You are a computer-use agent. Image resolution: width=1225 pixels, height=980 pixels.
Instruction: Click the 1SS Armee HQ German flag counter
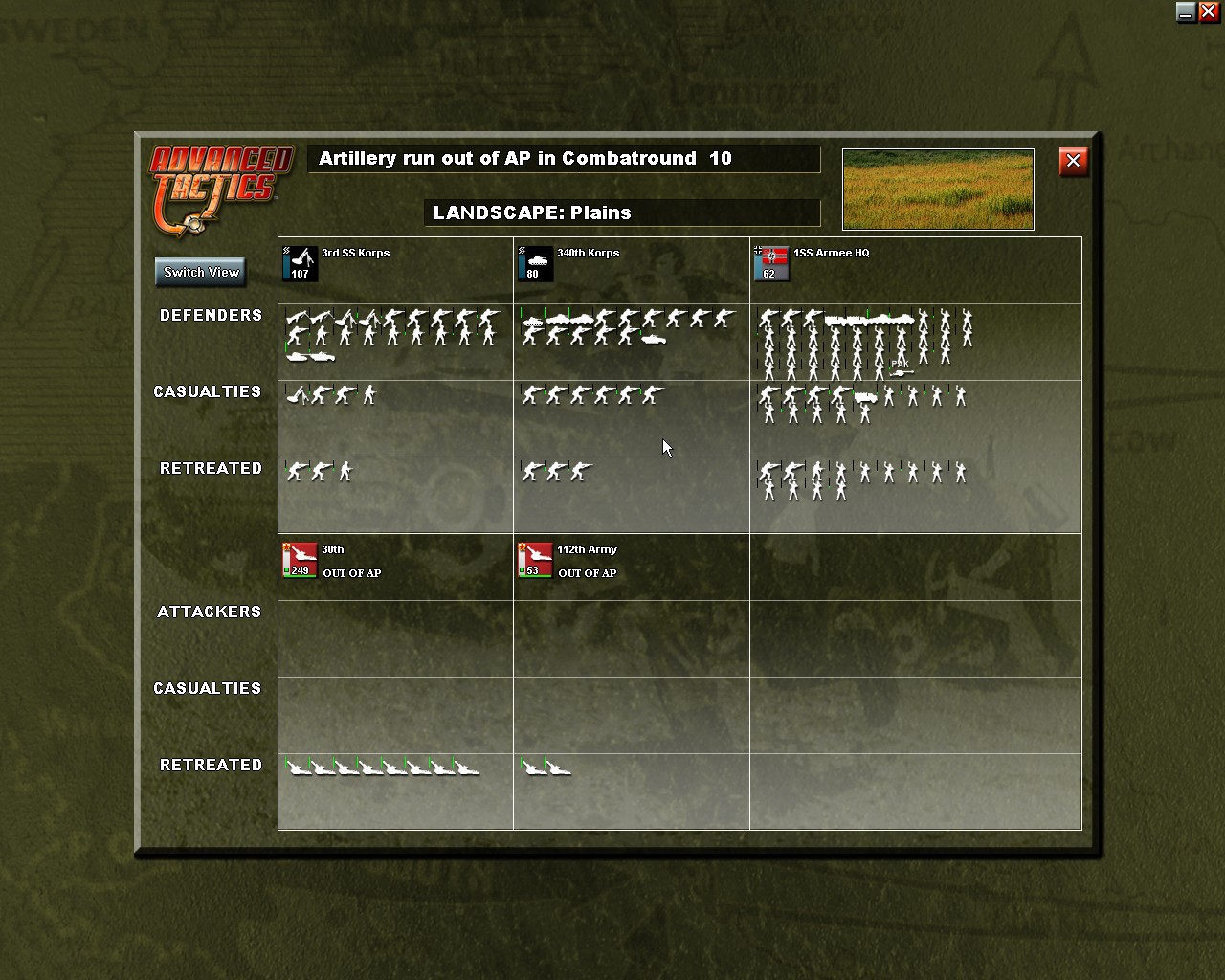[x=769, y=264]
